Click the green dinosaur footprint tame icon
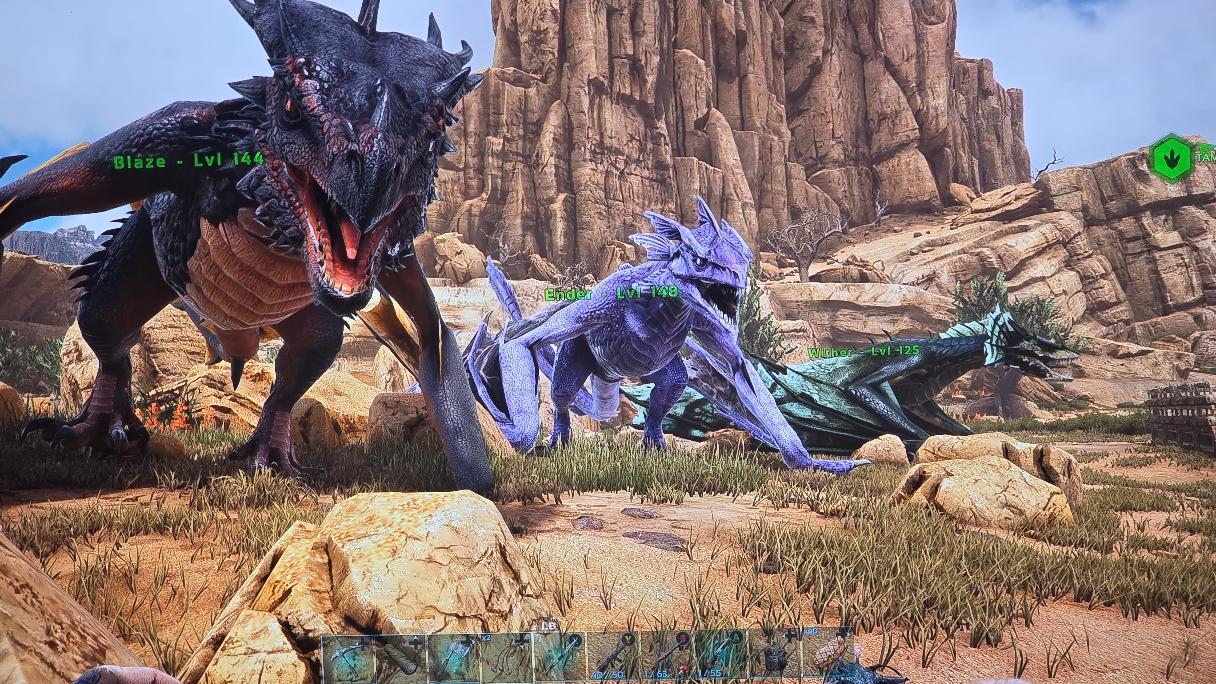Viewport: 1216px width, 684px height. [1172, 158]
